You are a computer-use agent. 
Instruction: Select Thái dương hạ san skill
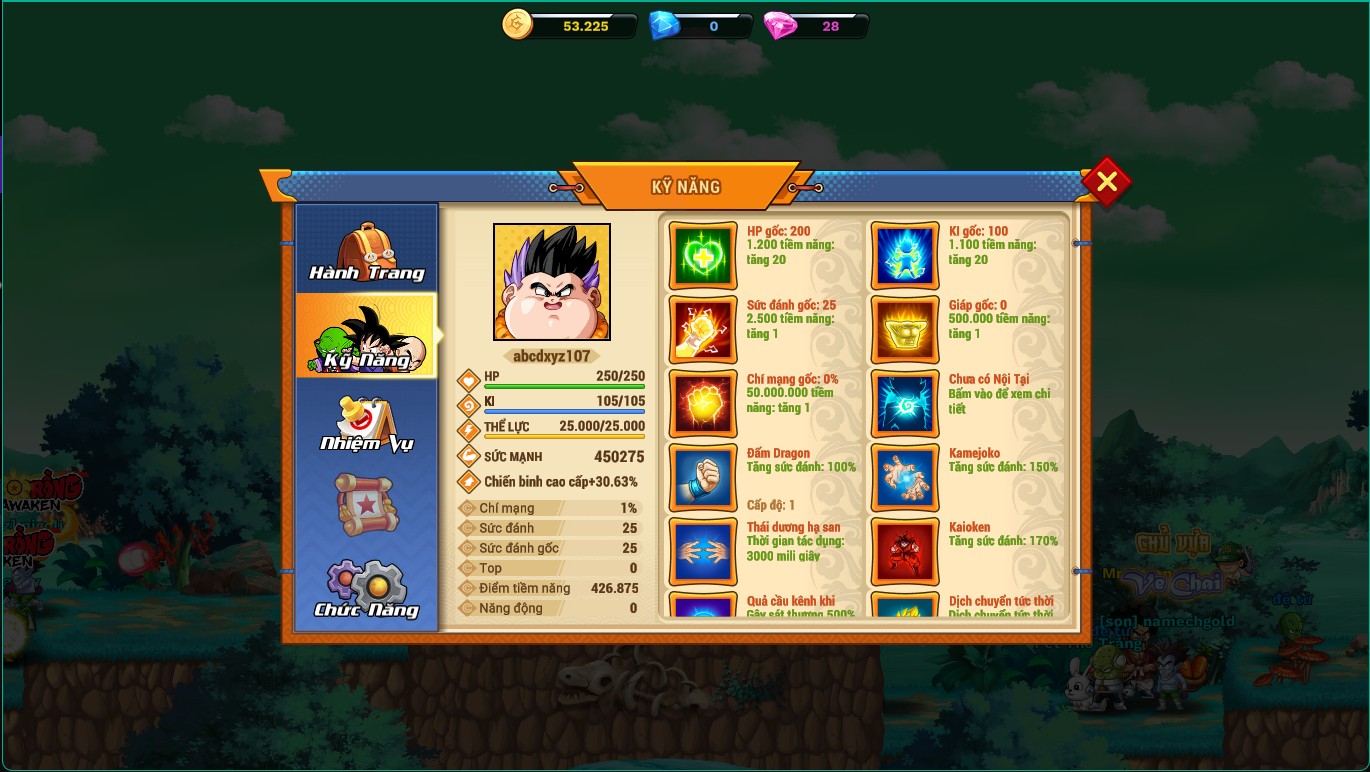703,552
